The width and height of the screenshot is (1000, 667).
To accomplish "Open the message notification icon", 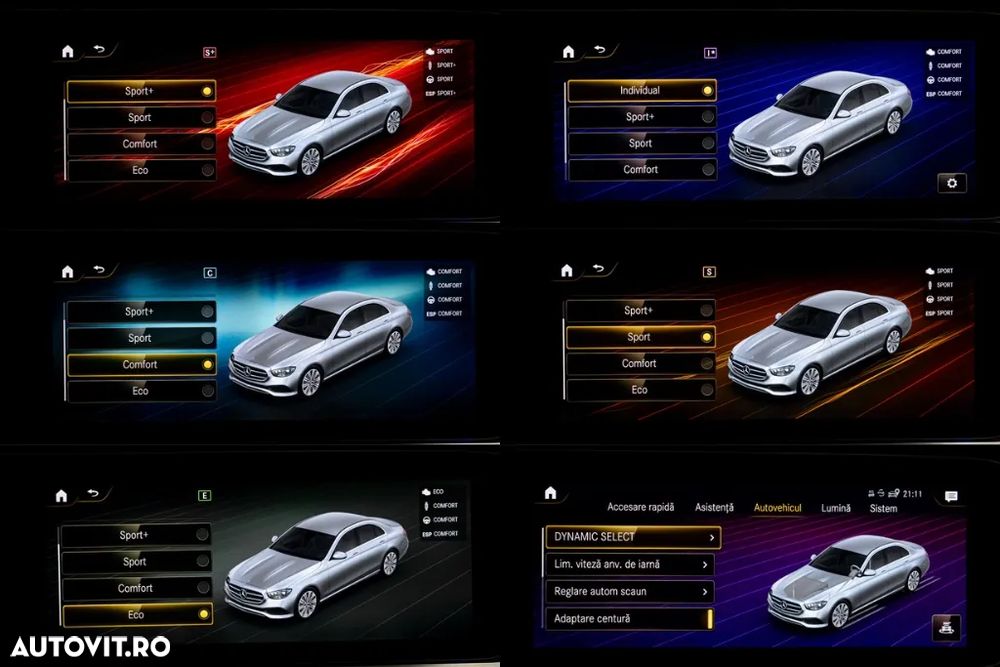I will tap(951, 496).
